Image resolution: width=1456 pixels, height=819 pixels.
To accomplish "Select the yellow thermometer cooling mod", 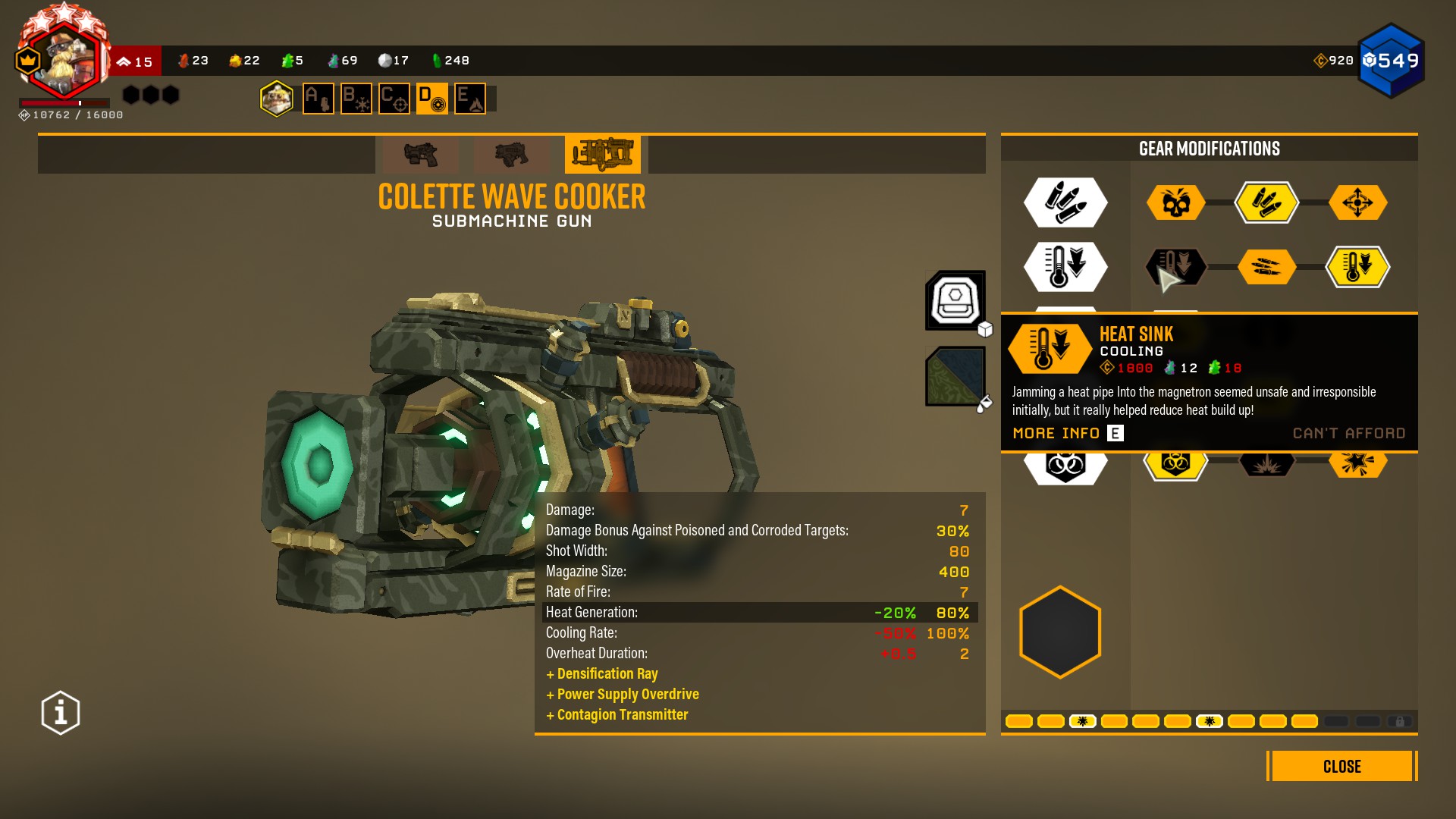I will point(1357,267).
